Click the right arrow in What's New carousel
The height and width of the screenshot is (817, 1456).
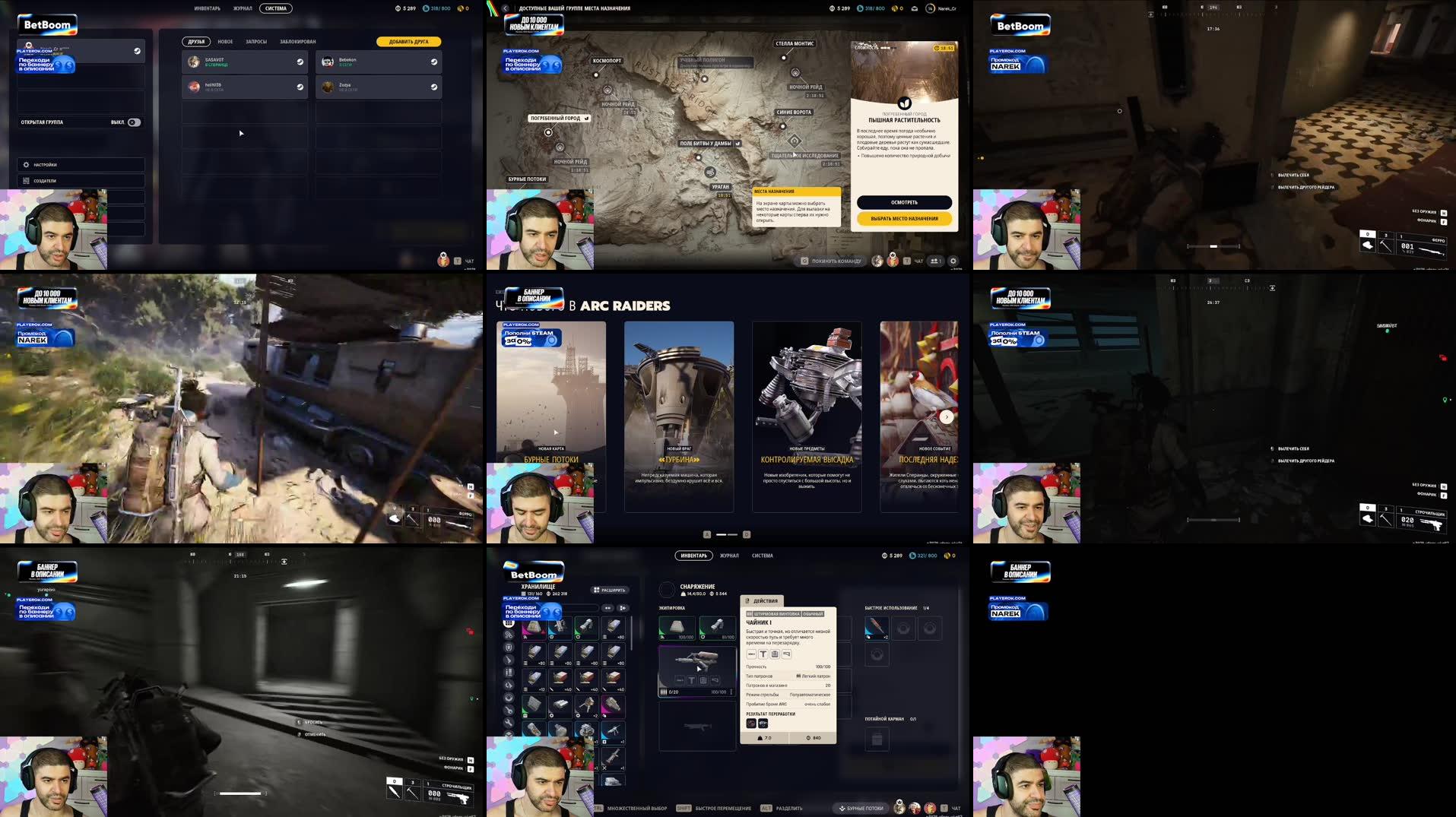tap(947, 416)
